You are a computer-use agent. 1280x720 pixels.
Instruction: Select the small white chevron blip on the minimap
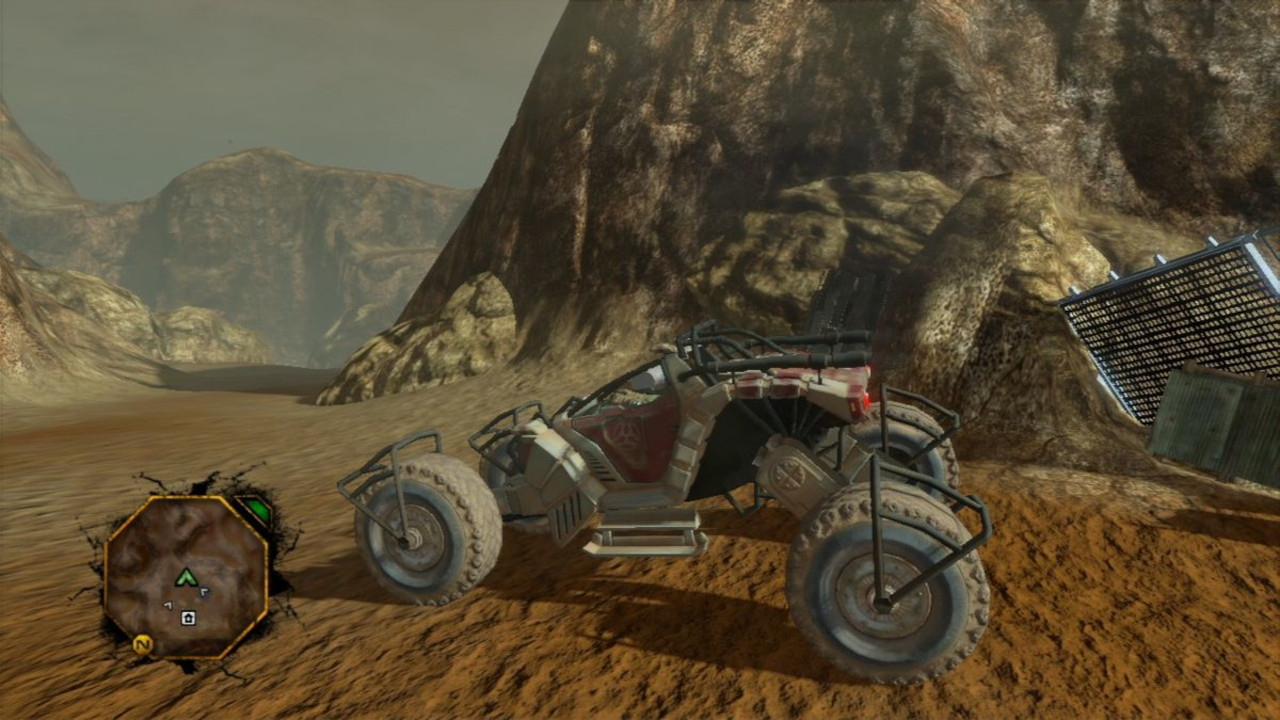coord(204,591)
